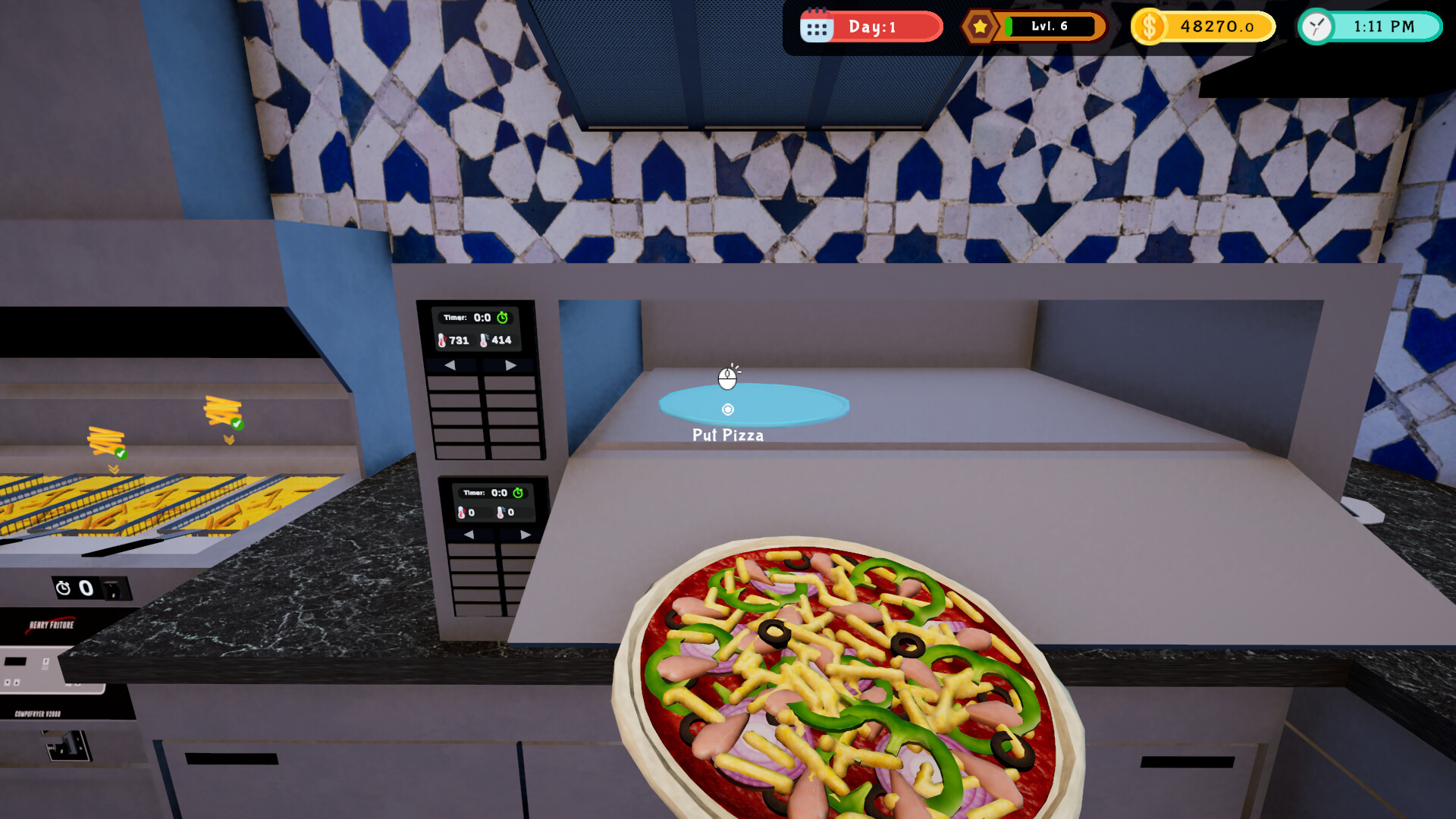1456x819 pixels.
Task: Click the calendar icon beside Day: 1
Action: tap(817, 26)
